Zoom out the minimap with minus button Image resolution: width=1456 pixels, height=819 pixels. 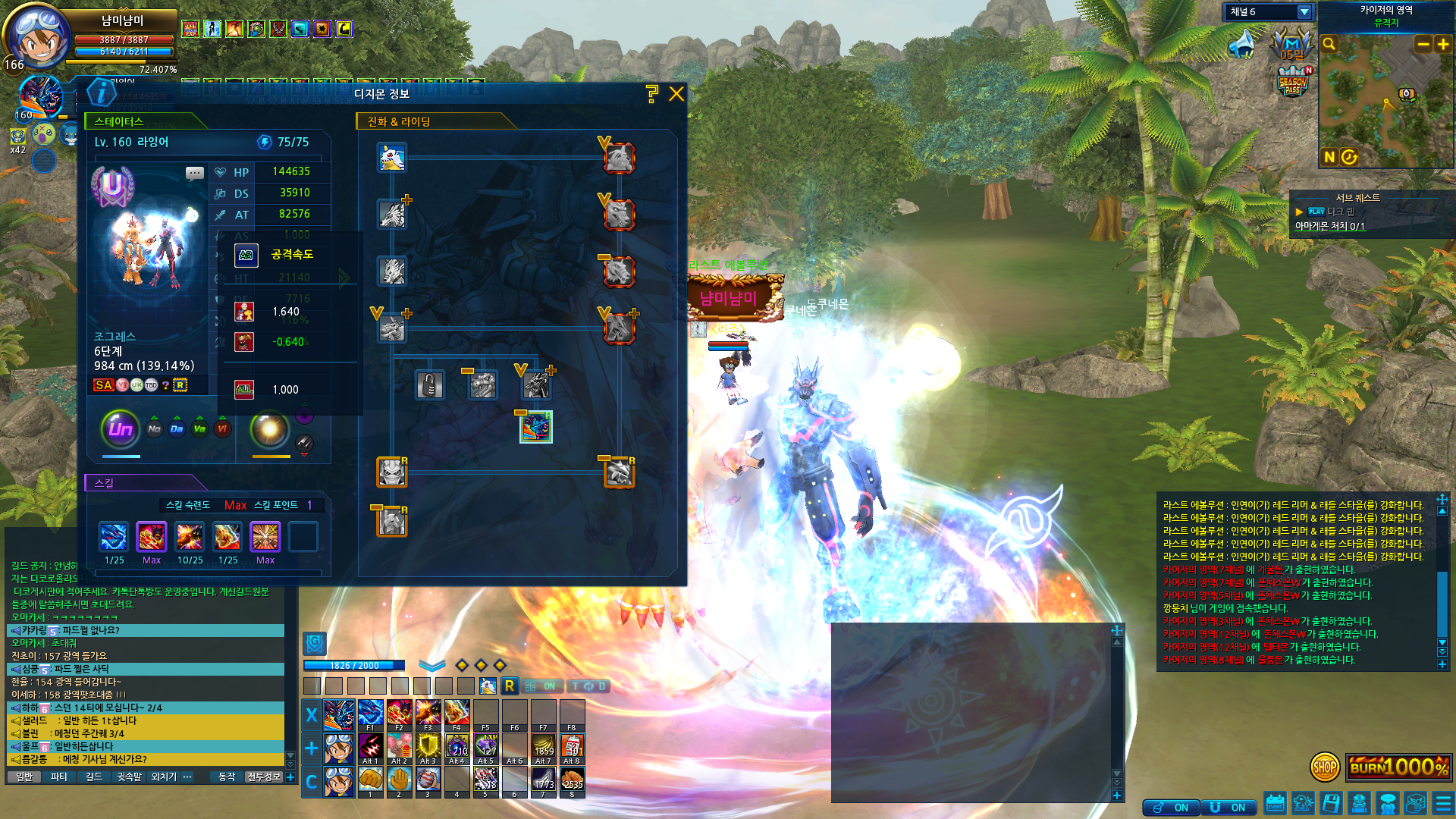point(1423,45)
